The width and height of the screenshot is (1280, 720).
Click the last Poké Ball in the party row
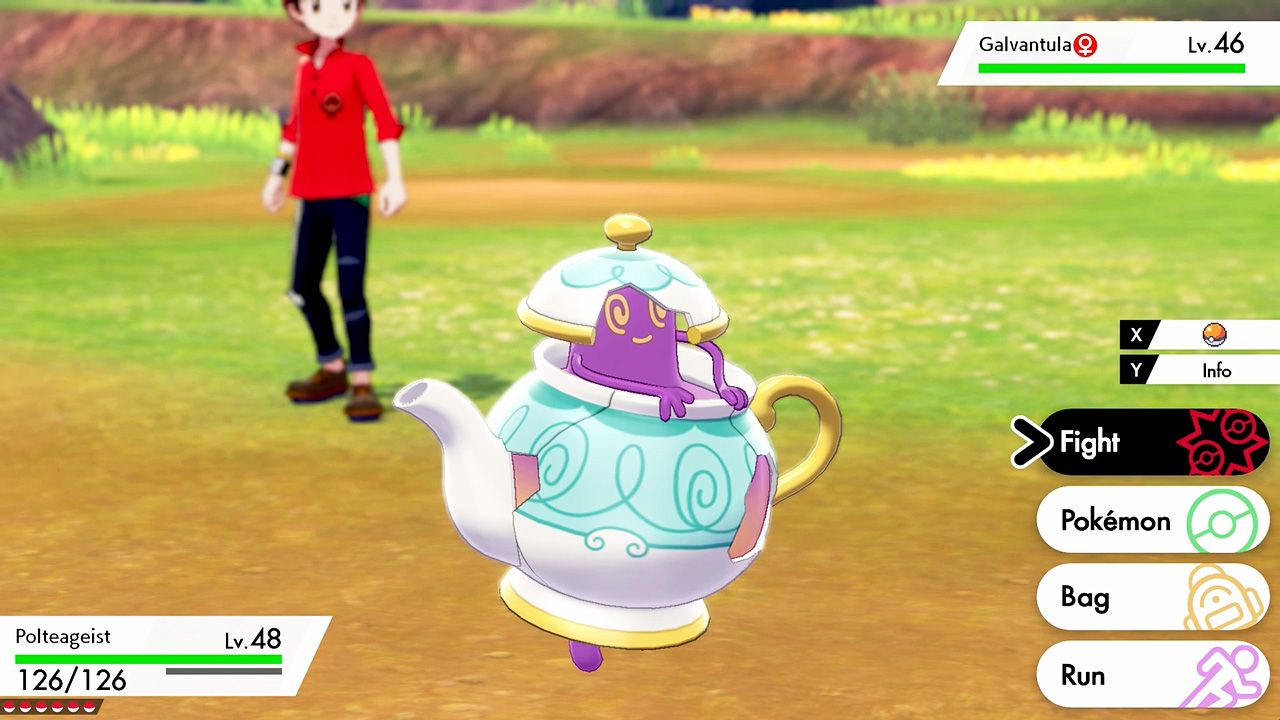click(89, 707)
